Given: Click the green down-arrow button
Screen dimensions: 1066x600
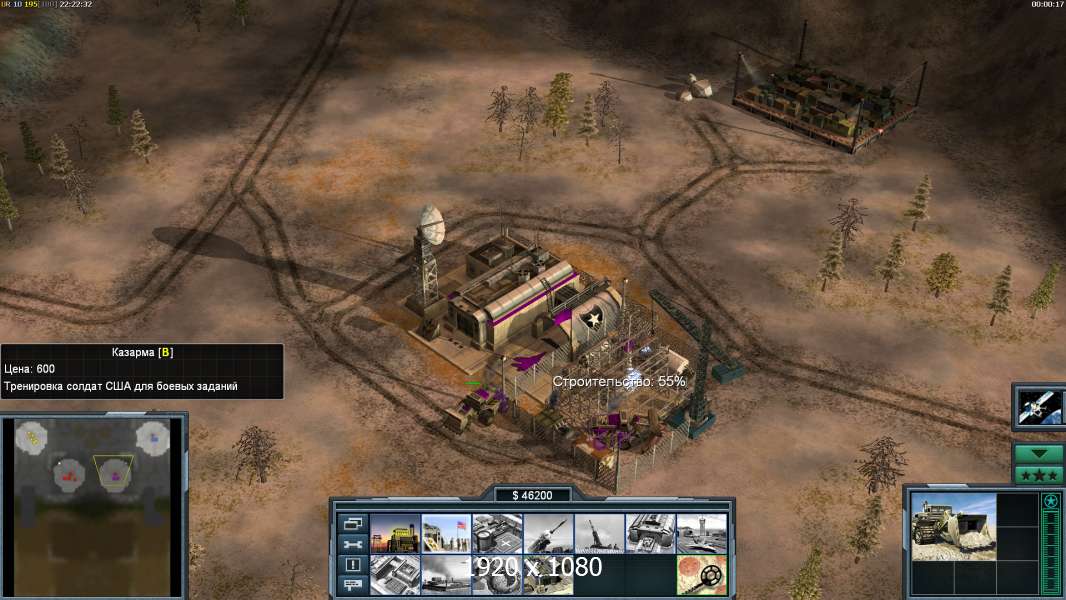Looking at the screenshot, I should (1039, 454).
